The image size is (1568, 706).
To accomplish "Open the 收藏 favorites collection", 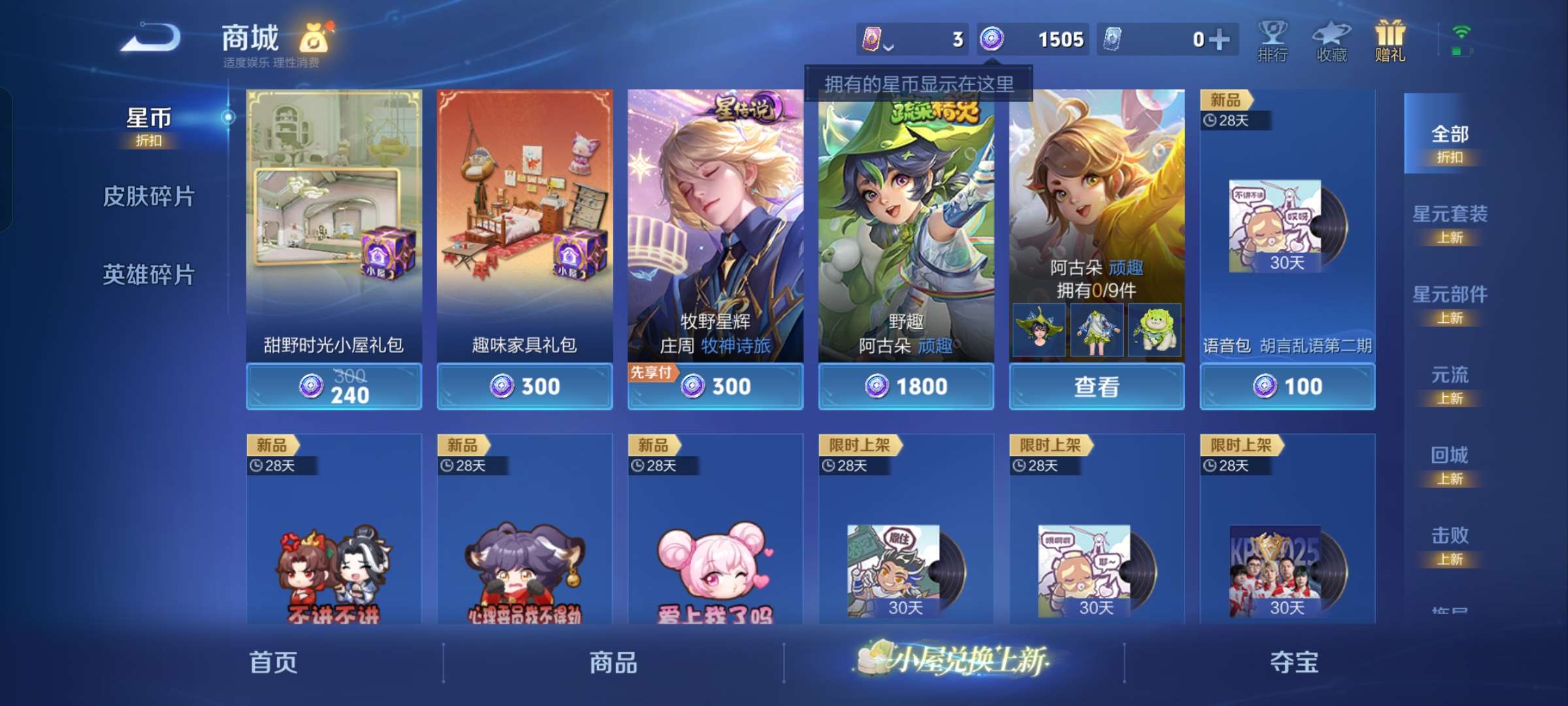I will [1331, 41].
